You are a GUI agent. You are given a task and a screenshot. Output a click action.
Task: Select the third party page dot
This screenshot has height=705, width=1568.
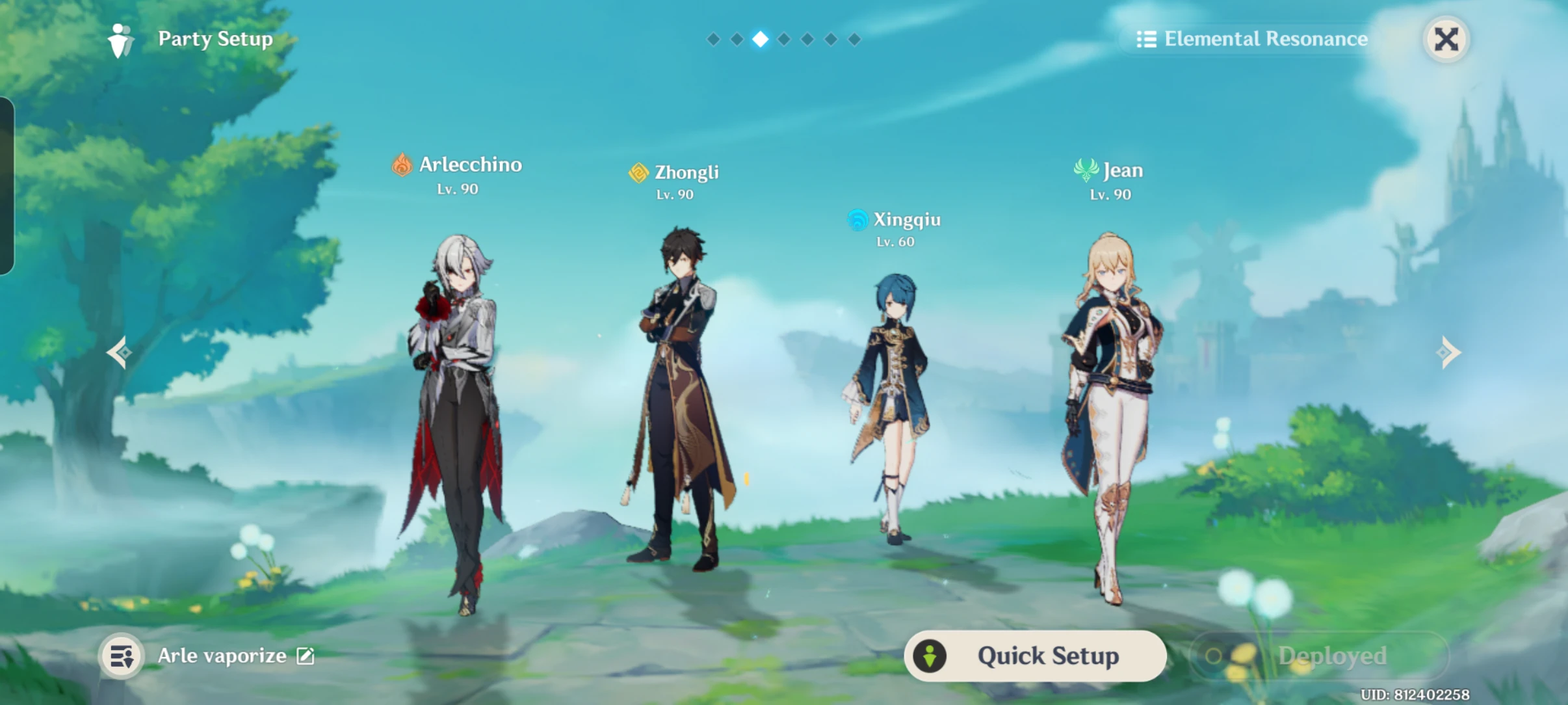pyautogui.click(x=761, y=38)
